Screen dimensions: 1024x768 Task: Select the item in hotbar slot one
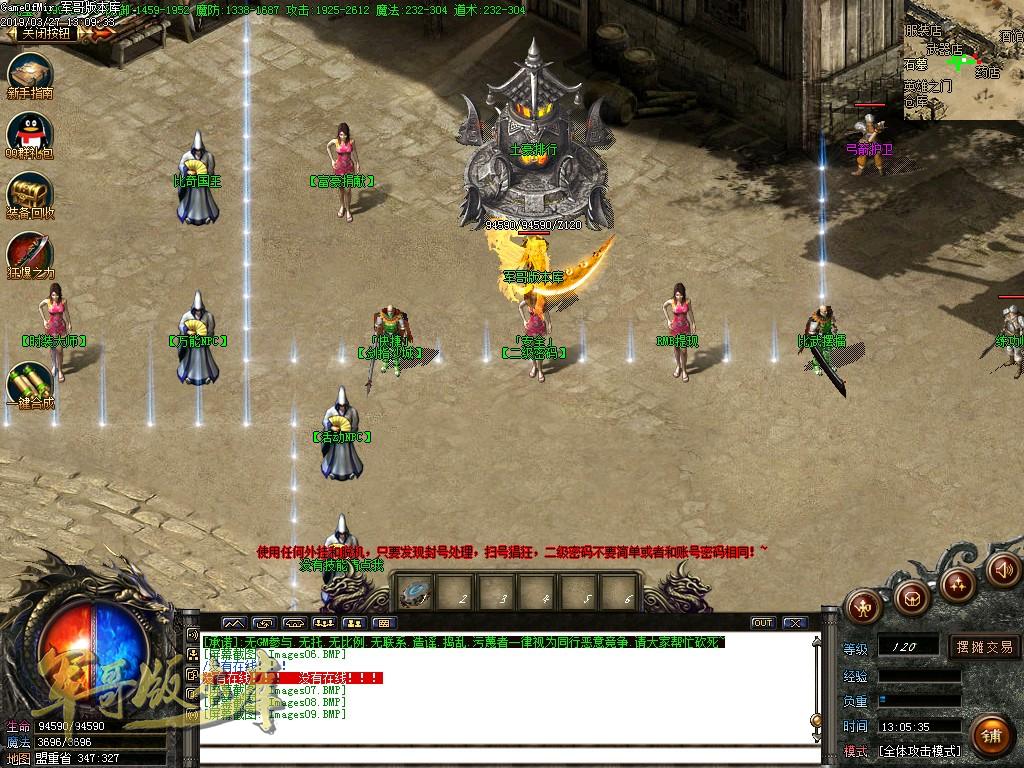[415, 592]
